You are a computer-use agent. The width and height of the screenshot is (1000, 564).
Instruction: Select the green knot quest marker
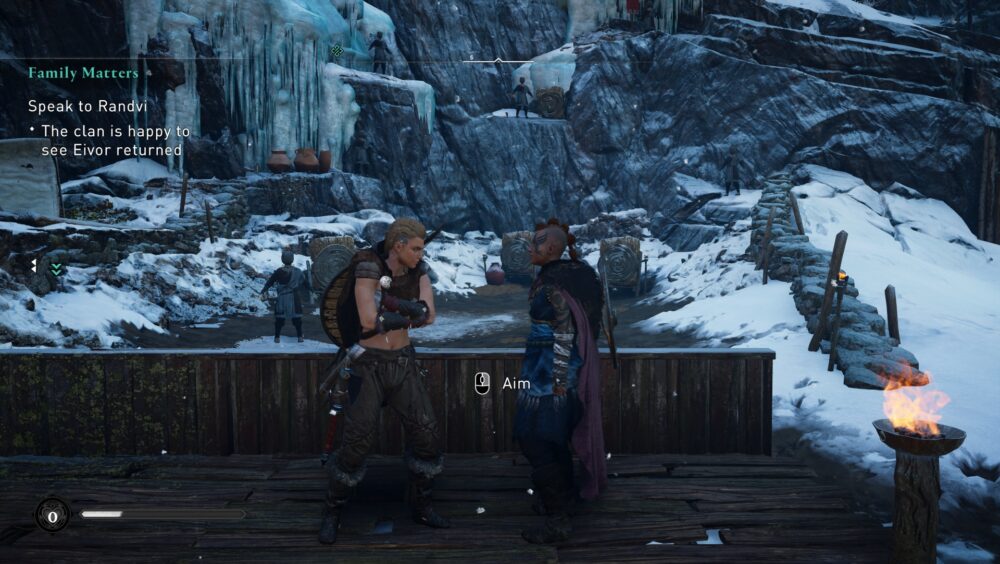(338, 50)
